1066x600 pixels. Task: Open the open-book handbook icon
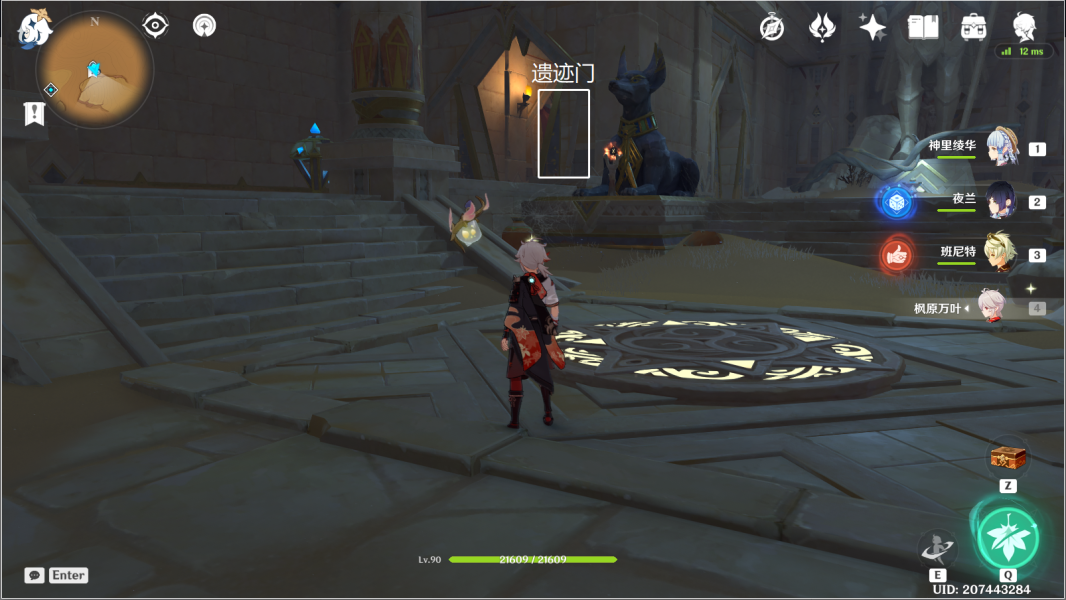922,28
